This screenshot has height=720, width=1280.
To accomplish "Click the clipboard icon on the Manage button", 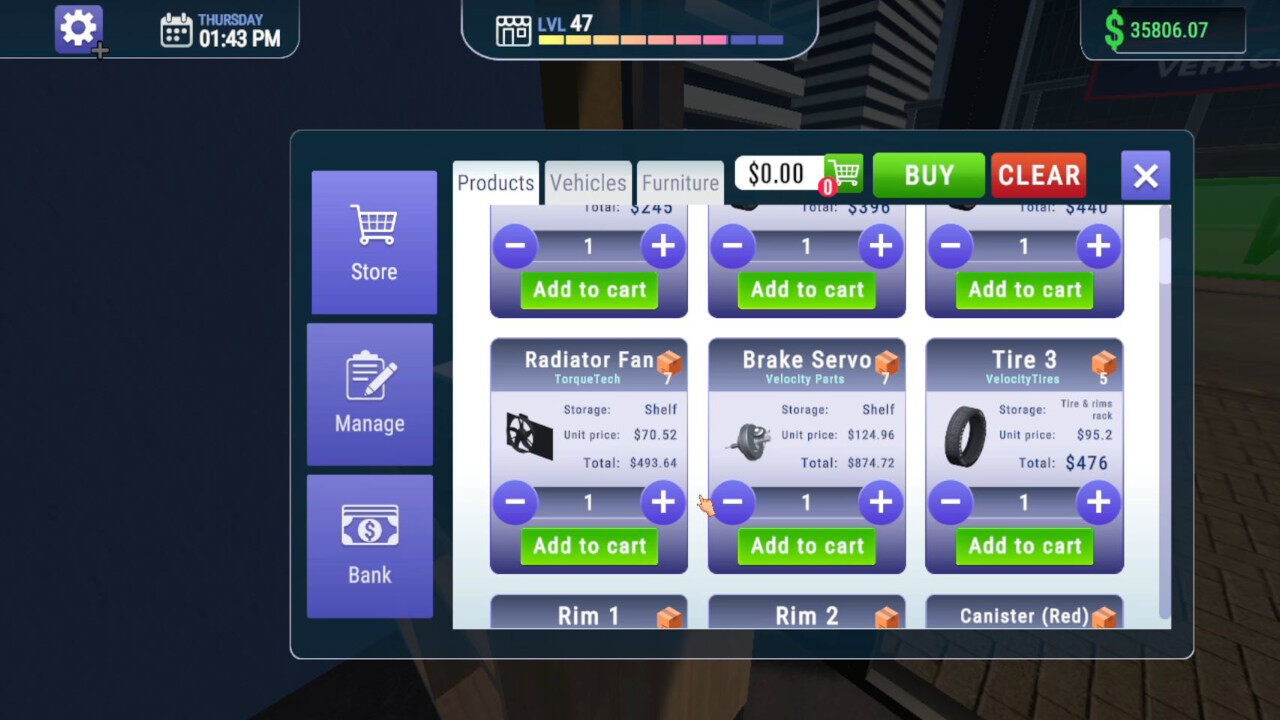I will click(369, 374).
